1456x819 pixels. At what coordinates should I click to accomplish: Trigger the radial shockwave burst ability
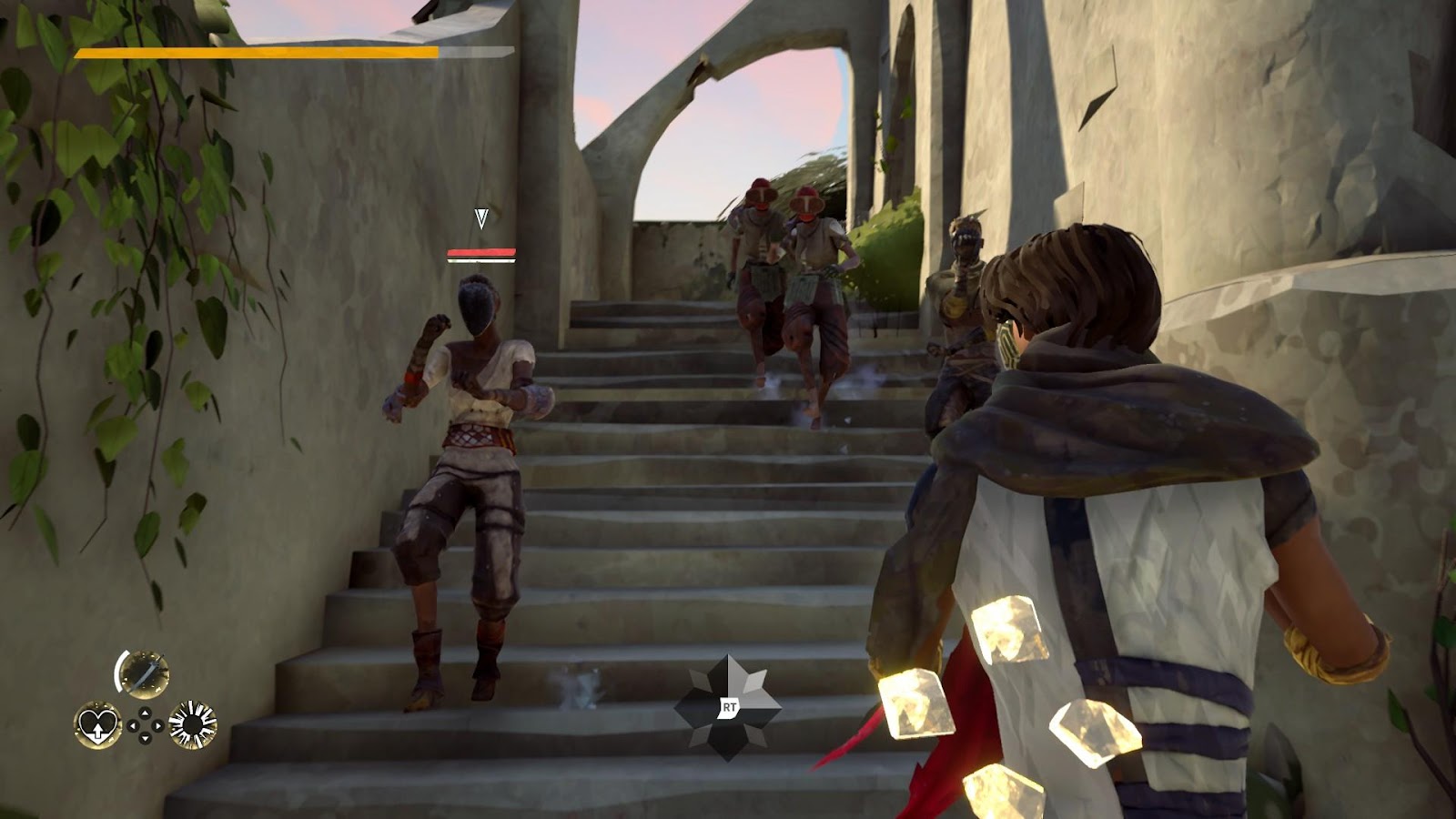coord(193,725)
